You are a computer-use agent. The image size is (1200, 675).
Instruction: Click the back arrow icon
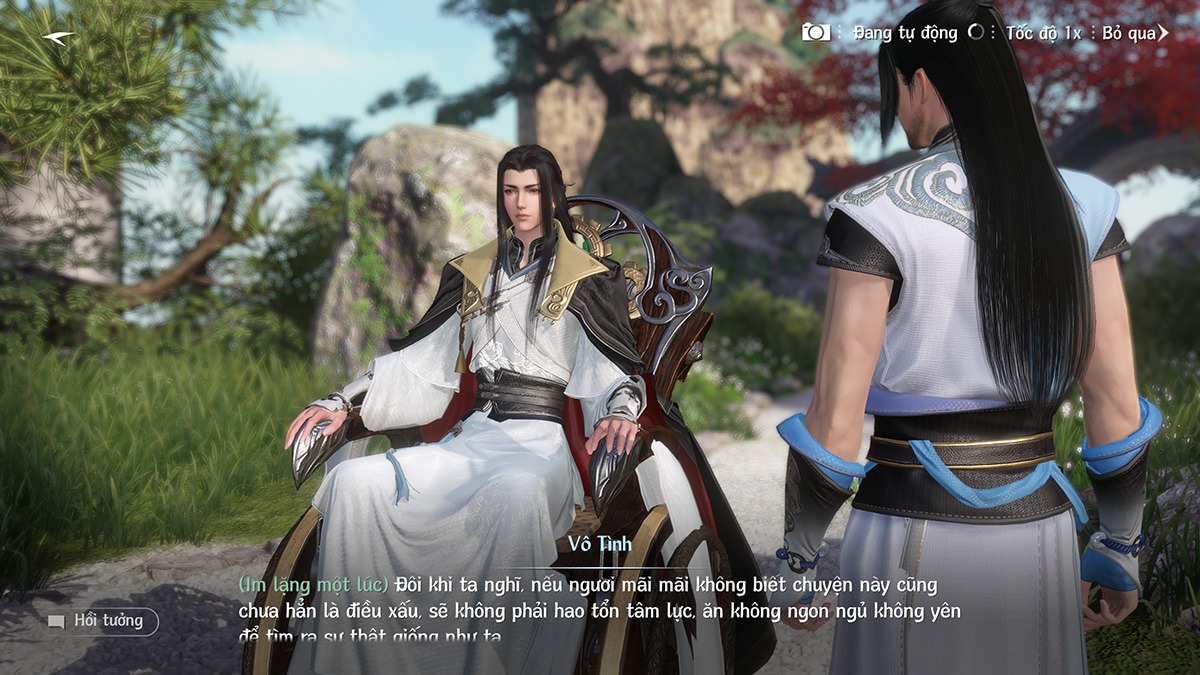58,38
